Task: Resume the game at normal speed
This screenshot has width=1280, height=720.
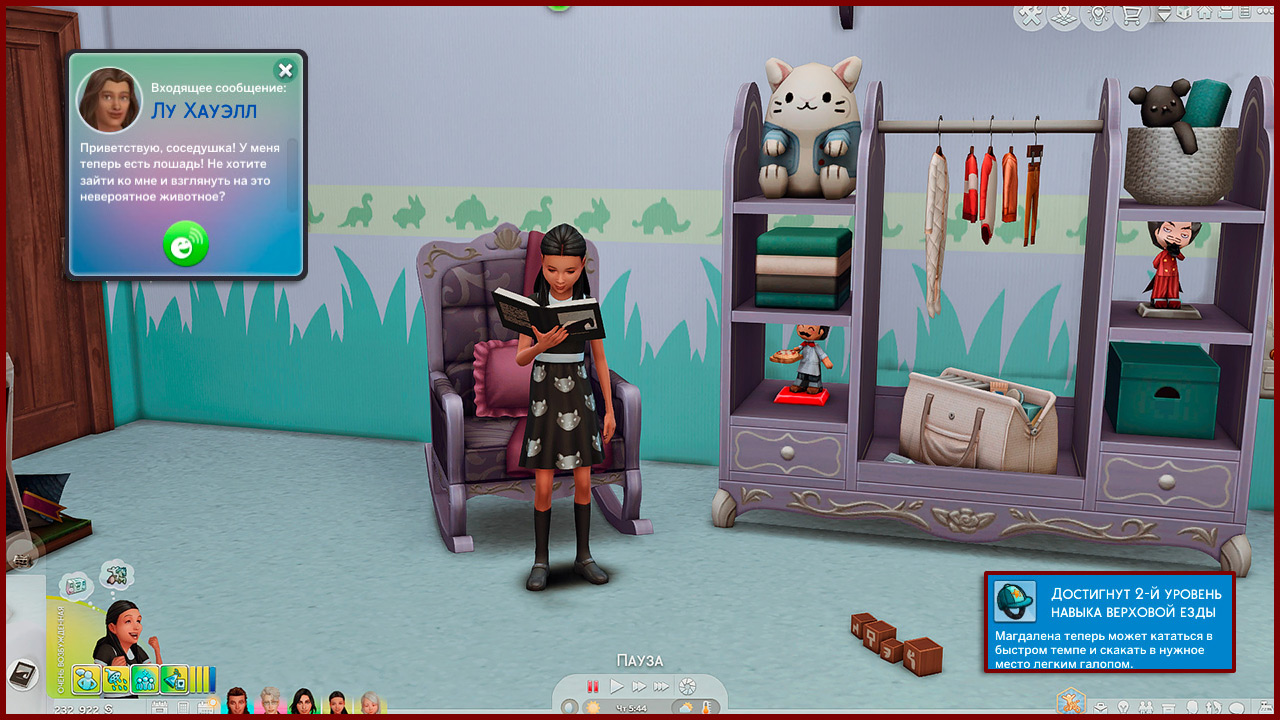Action: [x=617, y=687]
